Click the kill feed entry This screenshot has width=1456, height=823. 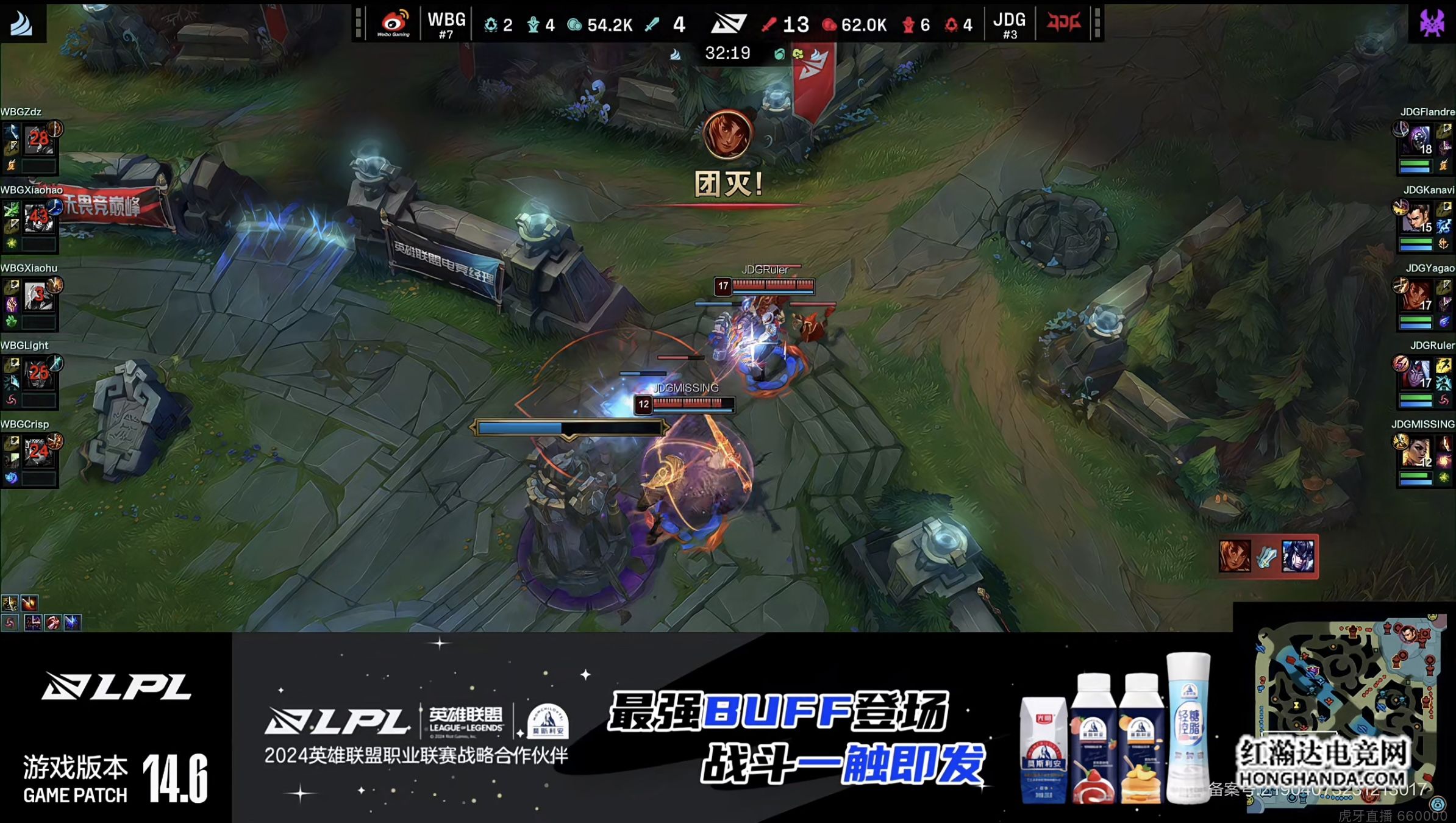coord(1268,556)
